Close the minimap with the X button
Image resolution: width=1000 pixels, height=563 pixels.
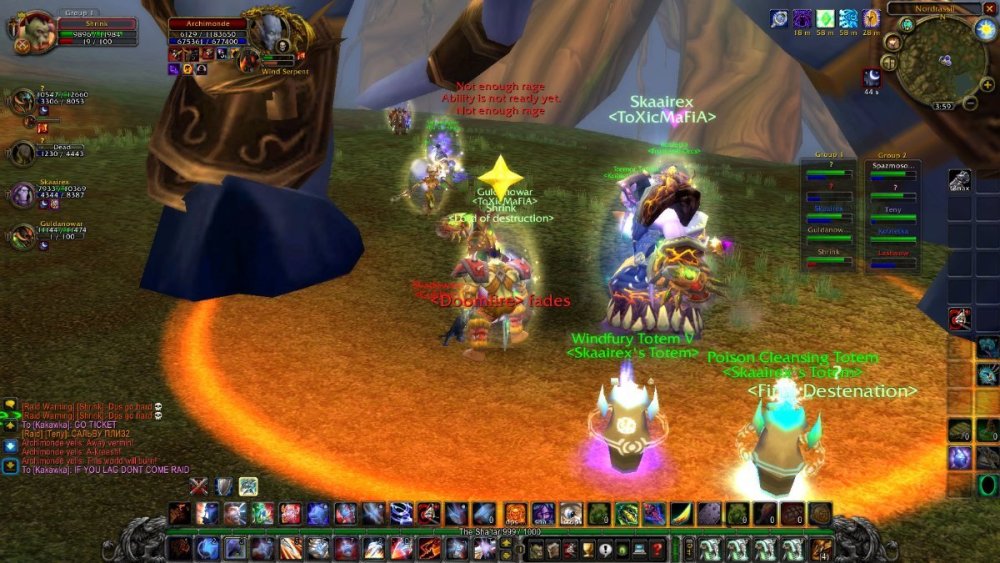[x=990, y=8]
